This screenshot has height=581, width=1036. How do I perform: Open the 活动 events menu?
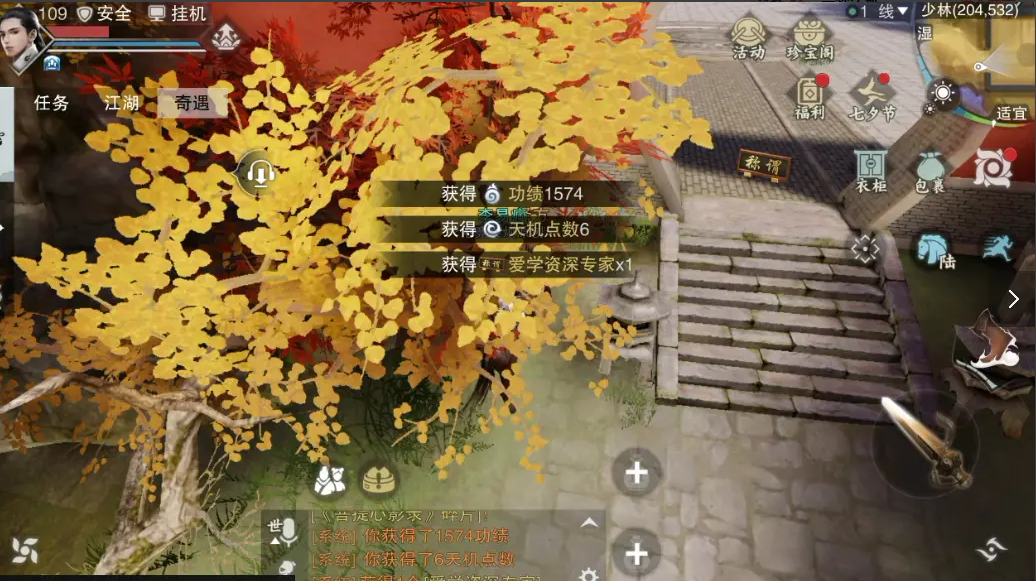click(x=748, y=38)
